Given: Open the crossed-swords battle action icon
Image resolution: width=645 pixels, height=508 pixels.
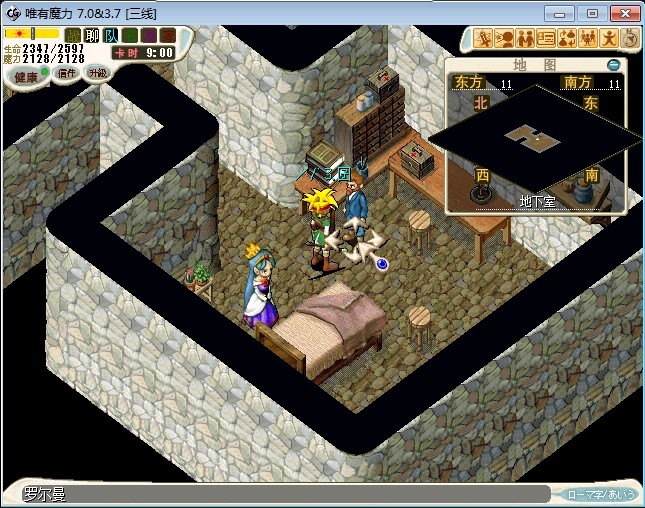Looking at the screenshot, I should (483, 39).
